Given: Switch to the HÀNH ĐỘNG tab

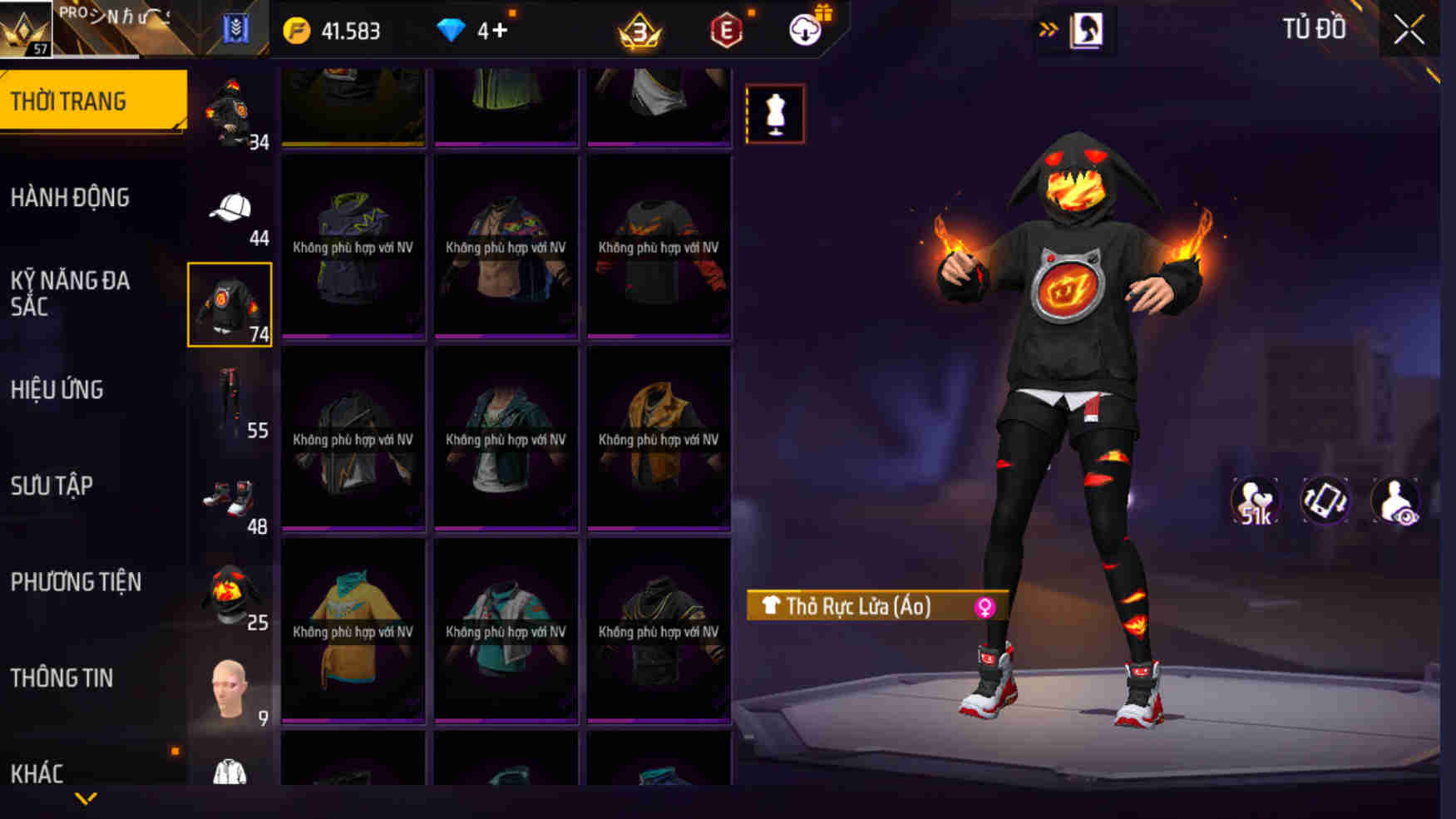Looking at the screenshot, I should coord(71,197).
